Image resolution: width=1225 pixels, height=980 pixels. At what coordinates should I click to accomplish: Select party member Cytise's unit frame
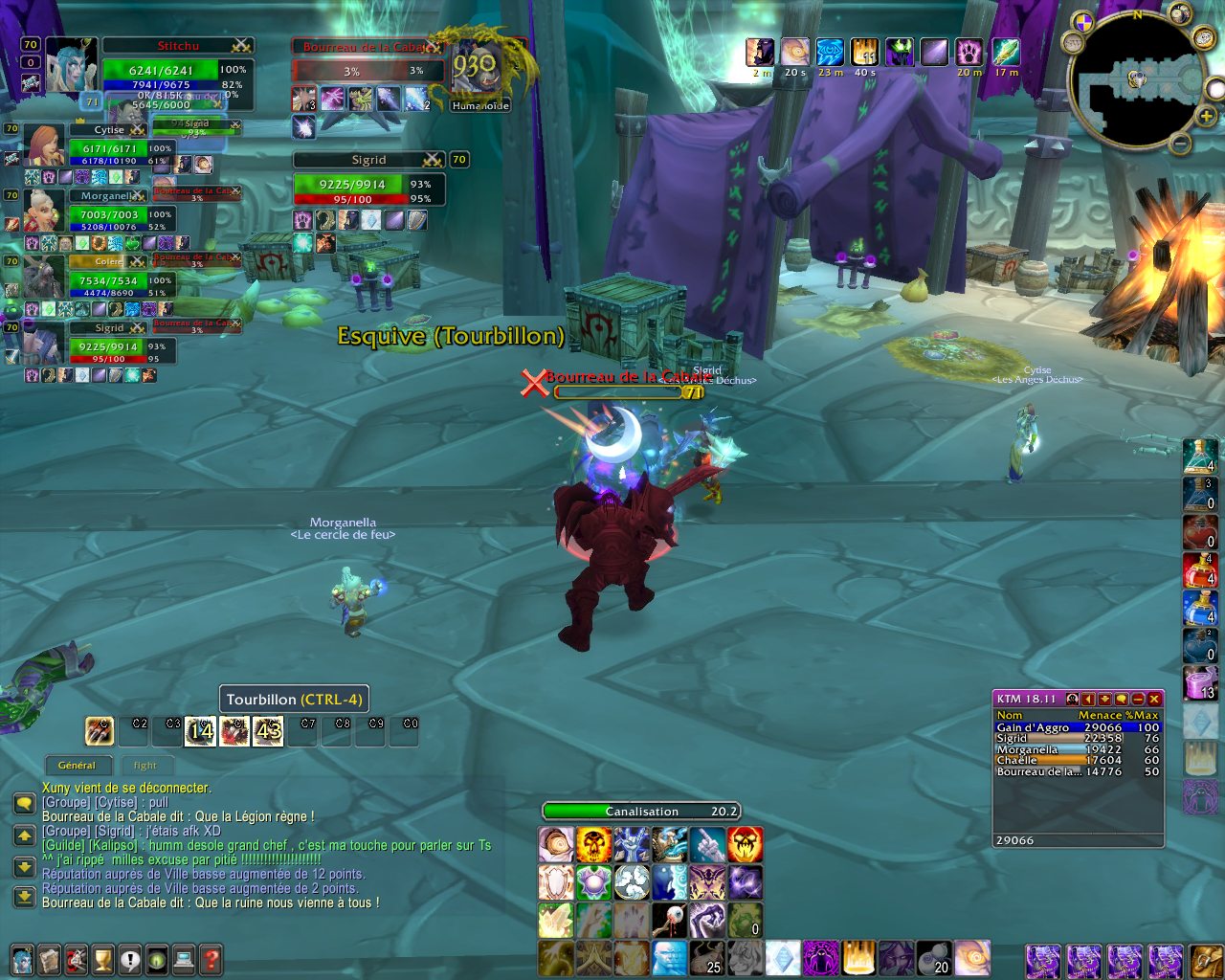(x=107, y=146)
